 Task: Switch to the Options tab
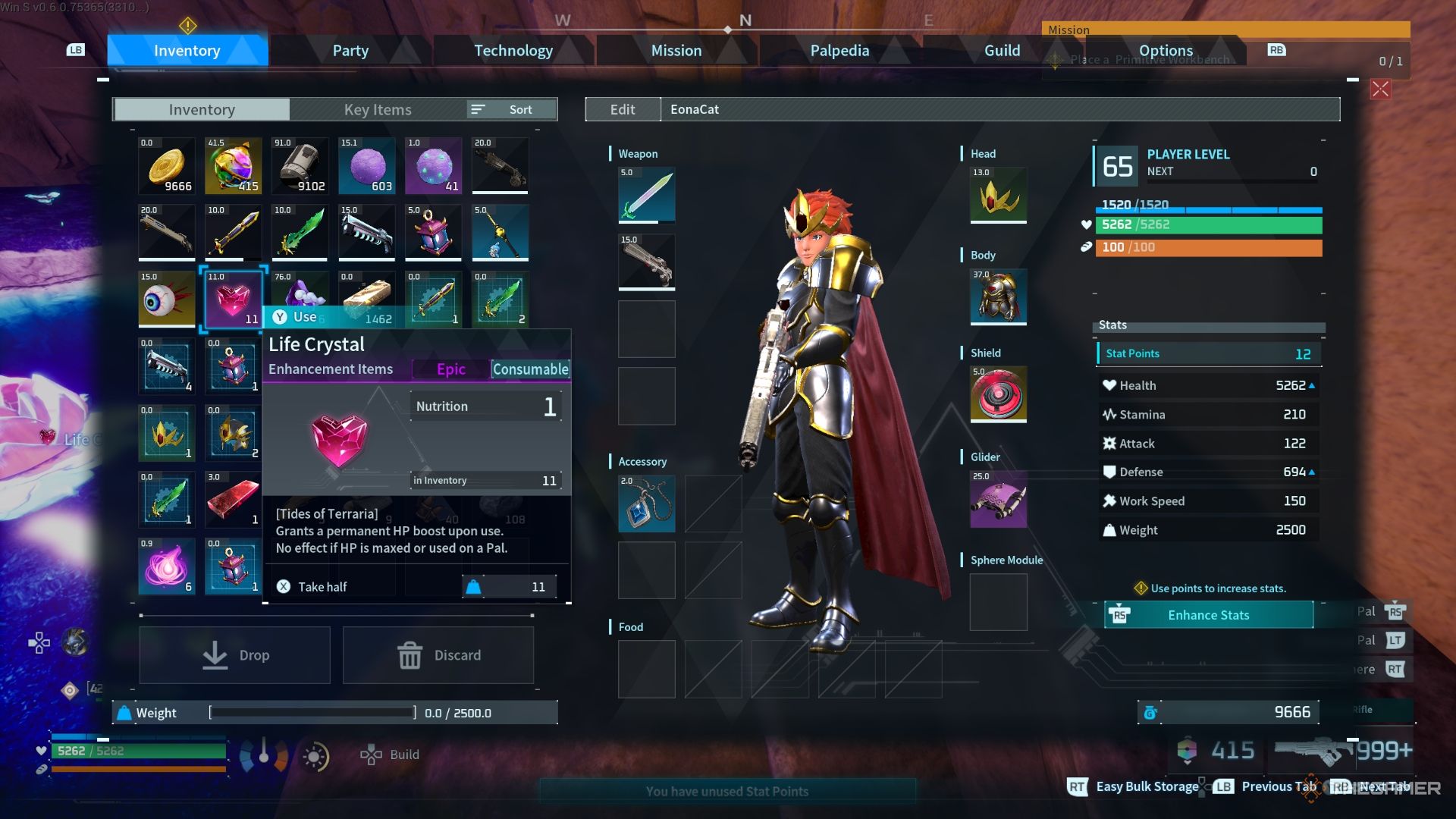click(x=1166, y=51)
